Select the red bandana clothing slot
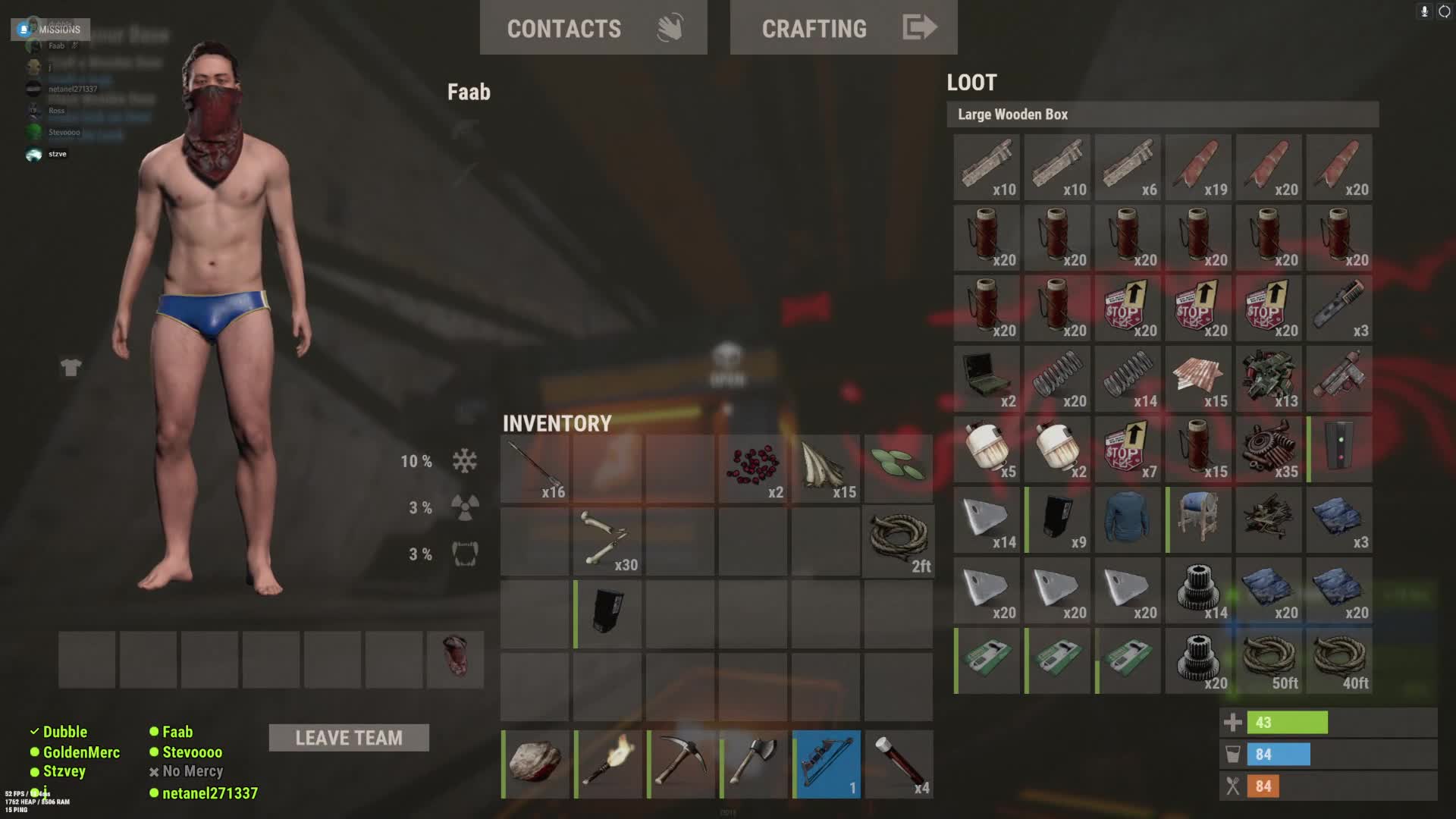 (455, 659)
